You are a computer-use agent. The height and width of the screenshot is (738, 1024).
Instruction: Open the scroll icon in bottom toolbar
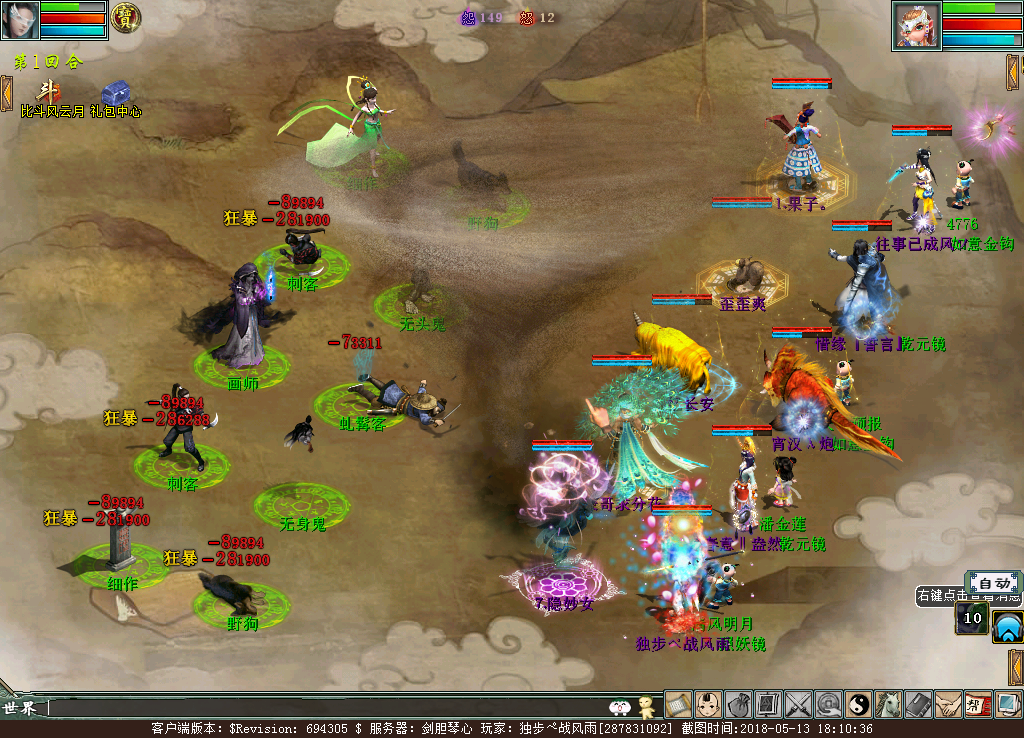pyautogui.click(x=679, y=705)
